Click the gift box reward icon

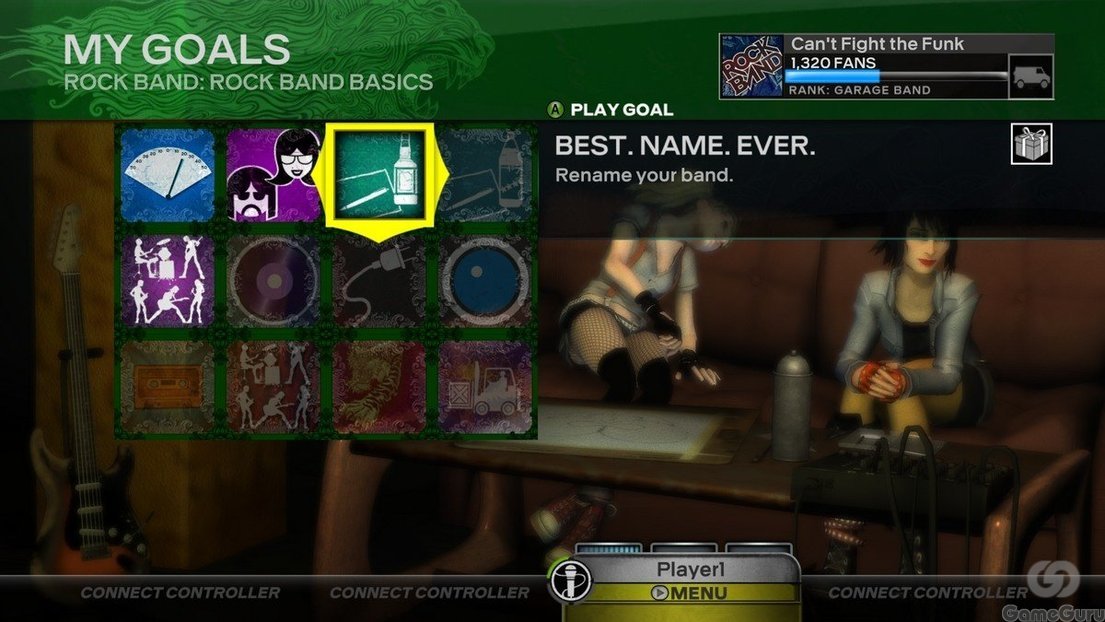(x=1031, y=146)
